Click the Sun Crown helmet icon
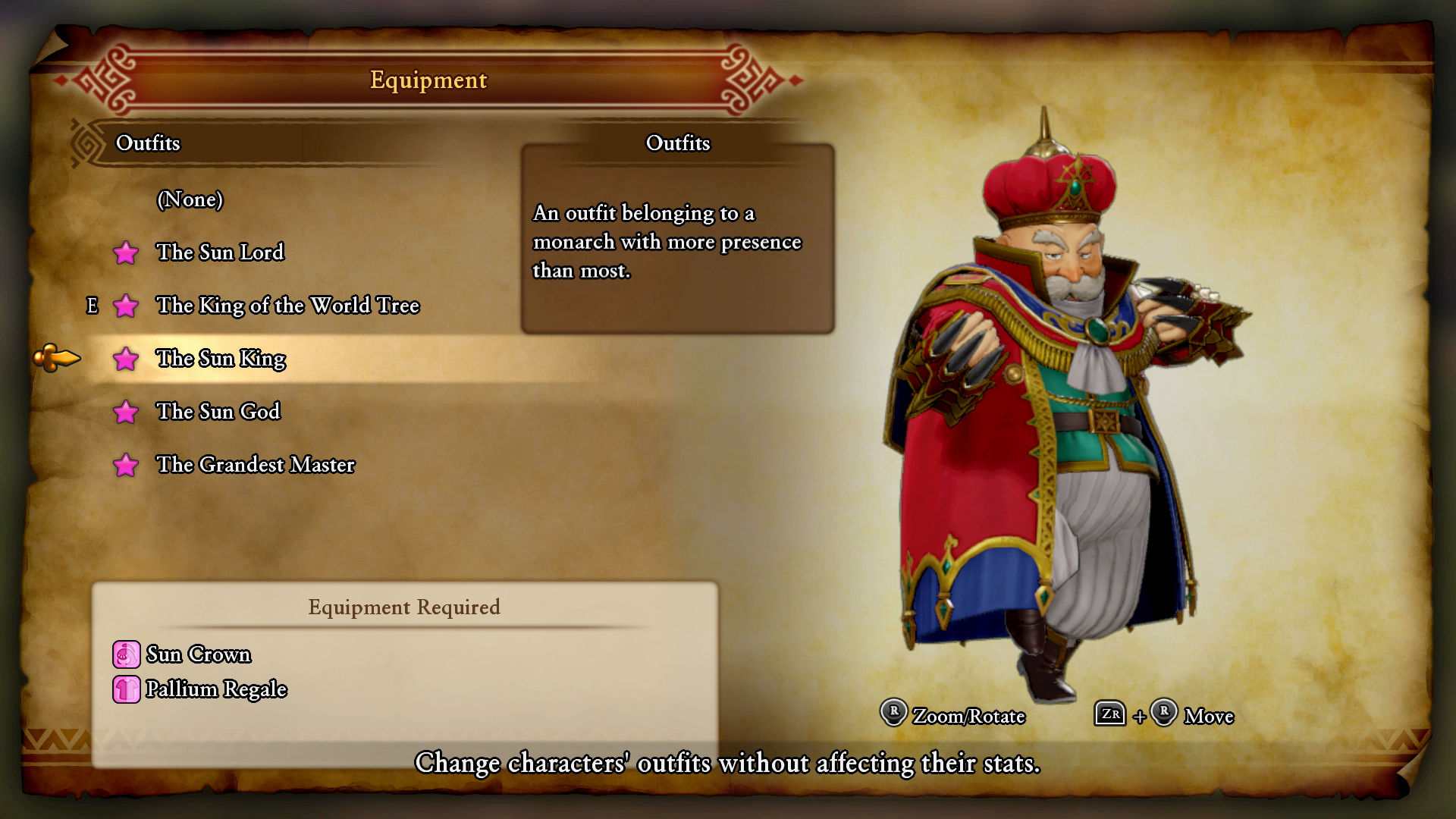The height and width of the screenshot is (819, 1456). coord(125,654)
